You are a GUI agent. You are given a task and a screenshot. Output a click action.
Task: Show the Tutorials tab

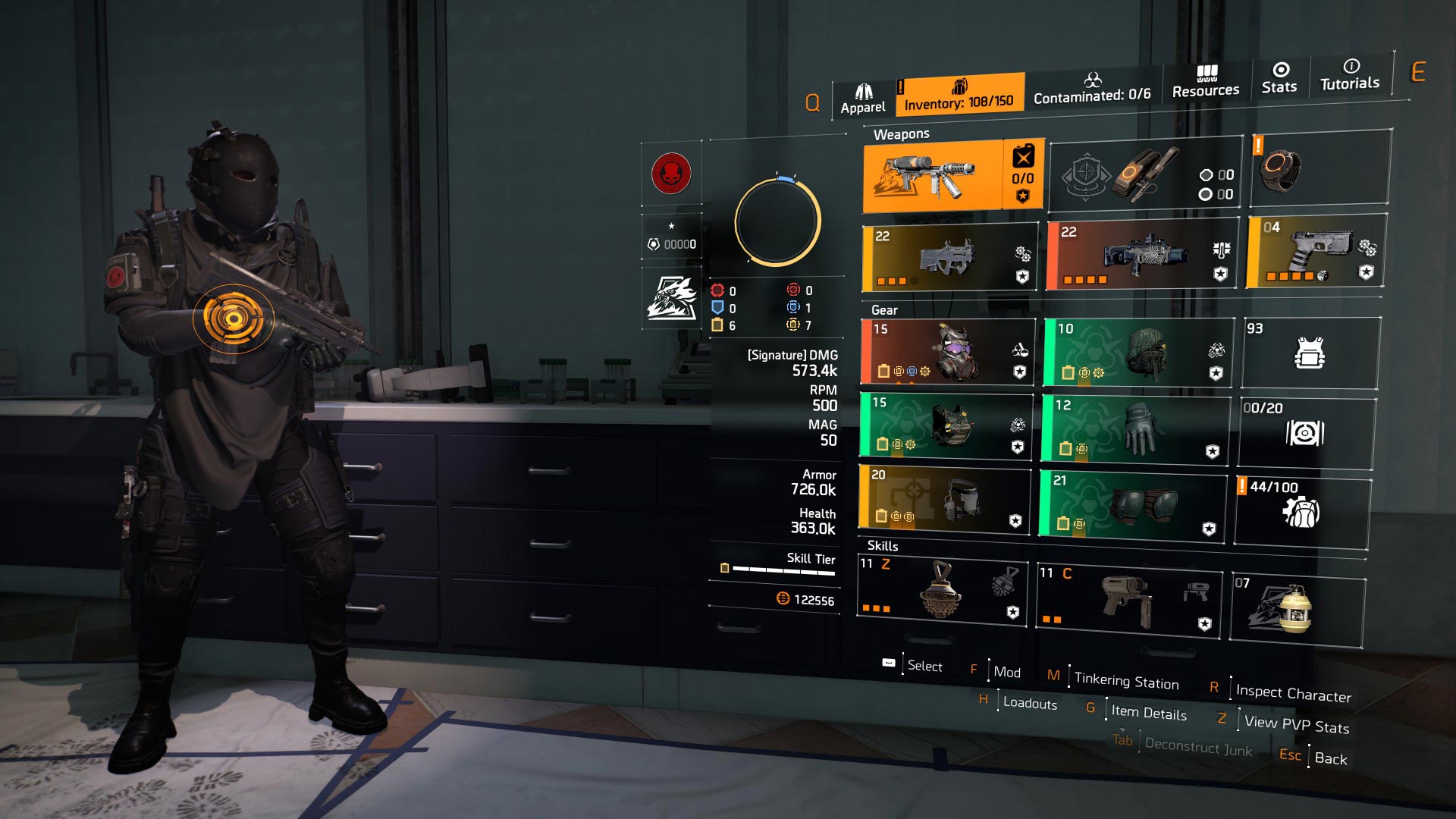coord(1350,75)
